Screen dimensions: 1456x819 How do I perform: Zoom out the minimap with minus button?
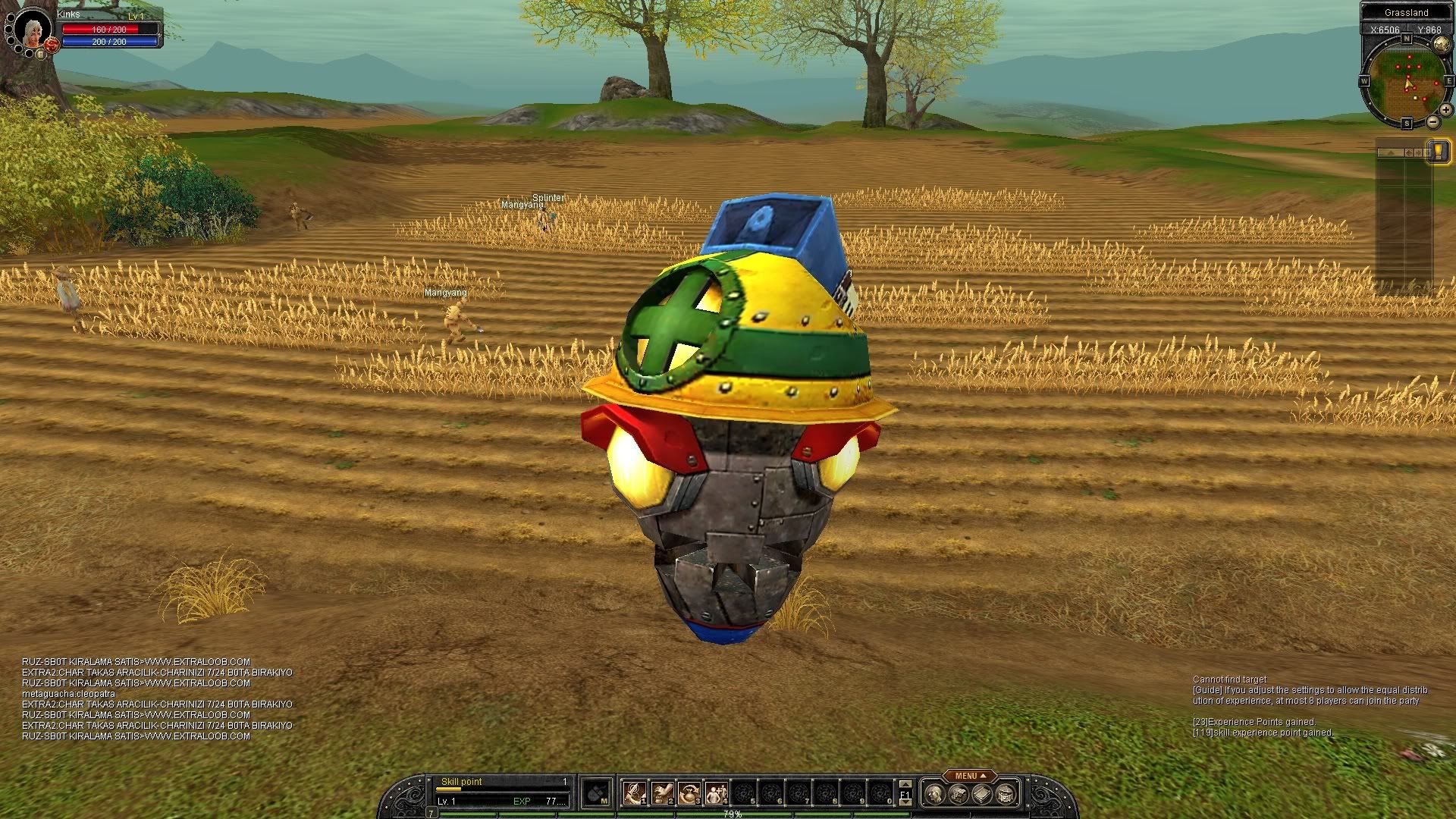pos(1432,121)
